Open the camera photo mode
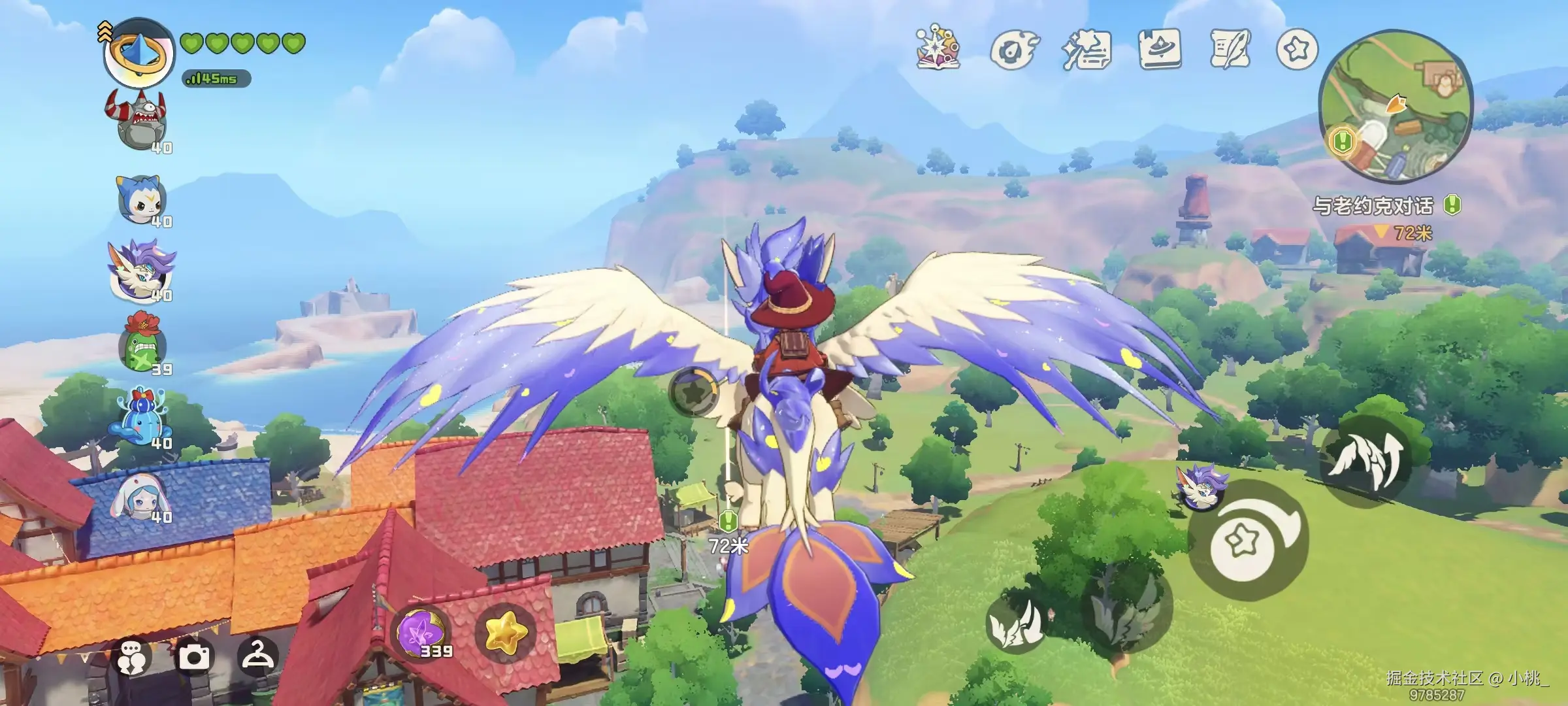This screenshot has width=1568, height=706. coord(195,656)
